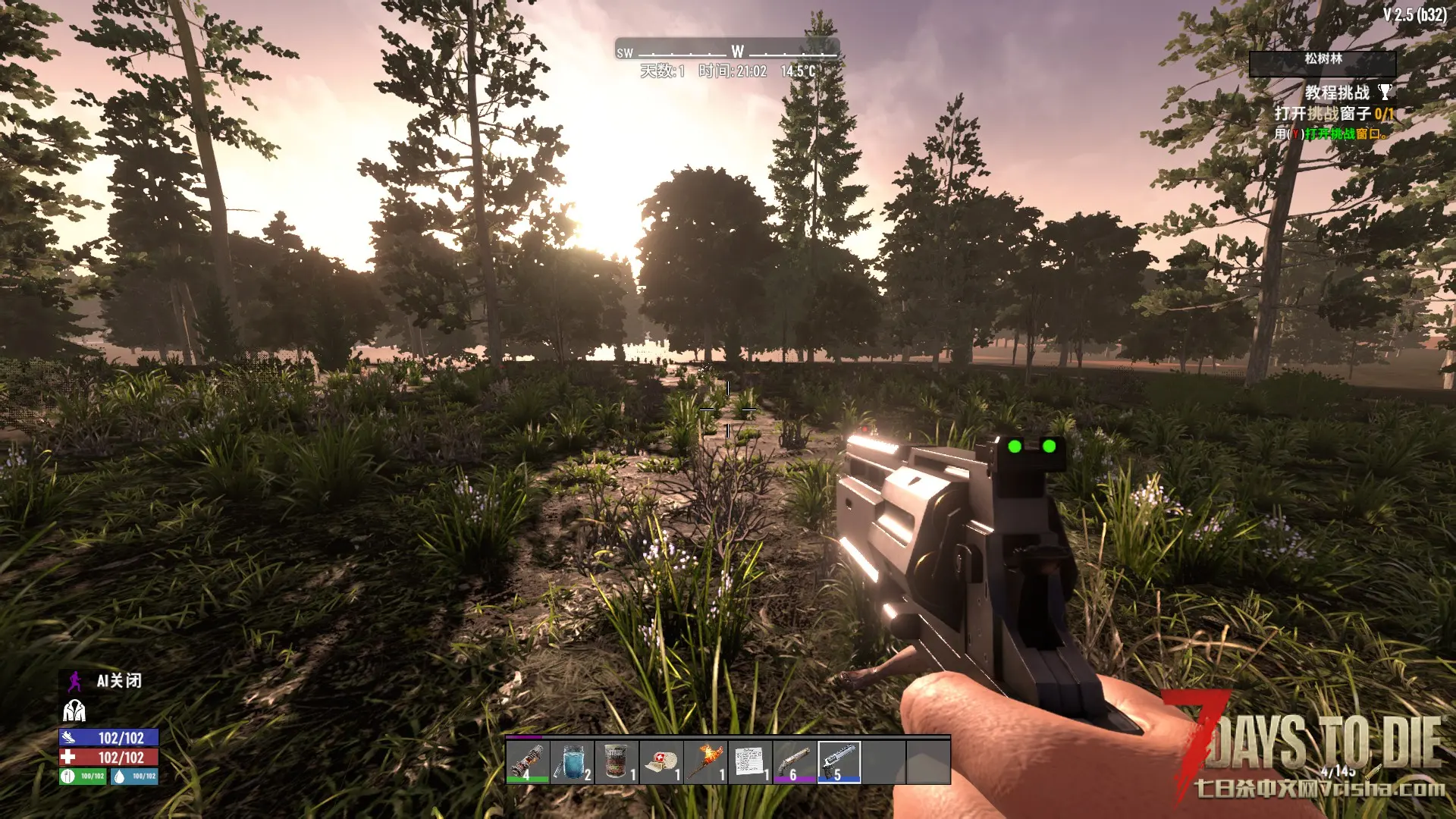Screen dimensions: 1456x819
Task: Choose the canned food hotbar slot
Action: tap(617, 761)
